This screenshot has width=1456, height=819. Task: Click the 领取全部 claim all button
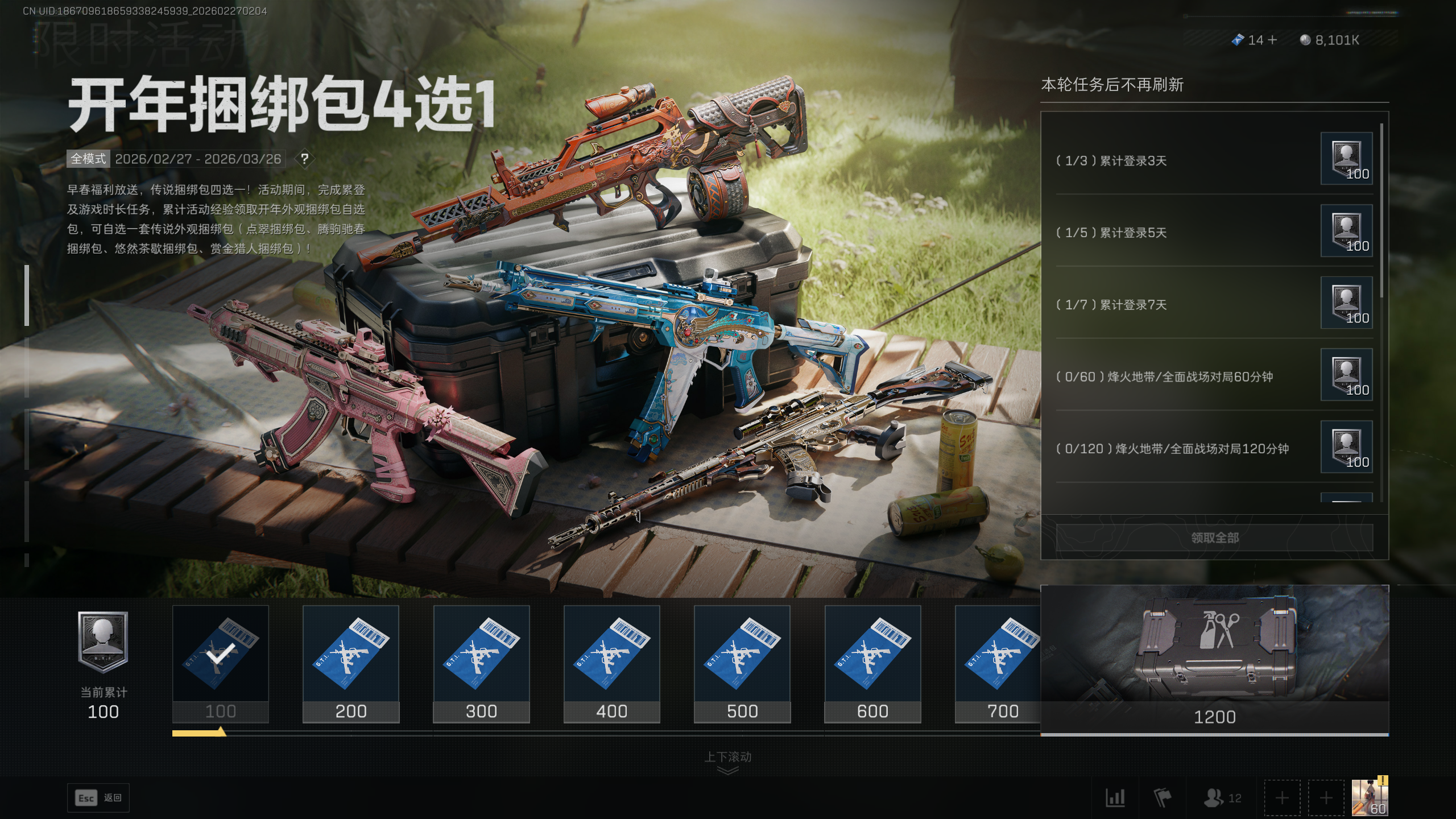[1214, 537]
